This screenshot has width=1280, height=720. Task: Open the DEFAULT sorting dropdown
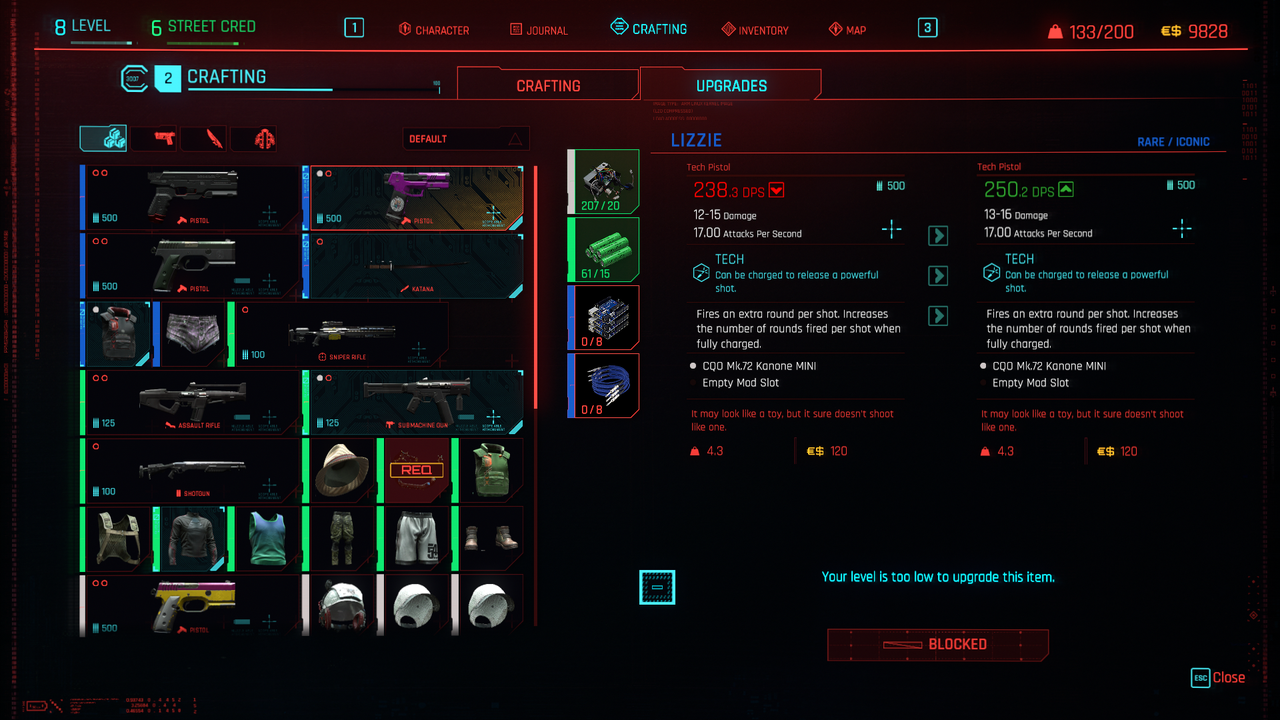(465, 137)
